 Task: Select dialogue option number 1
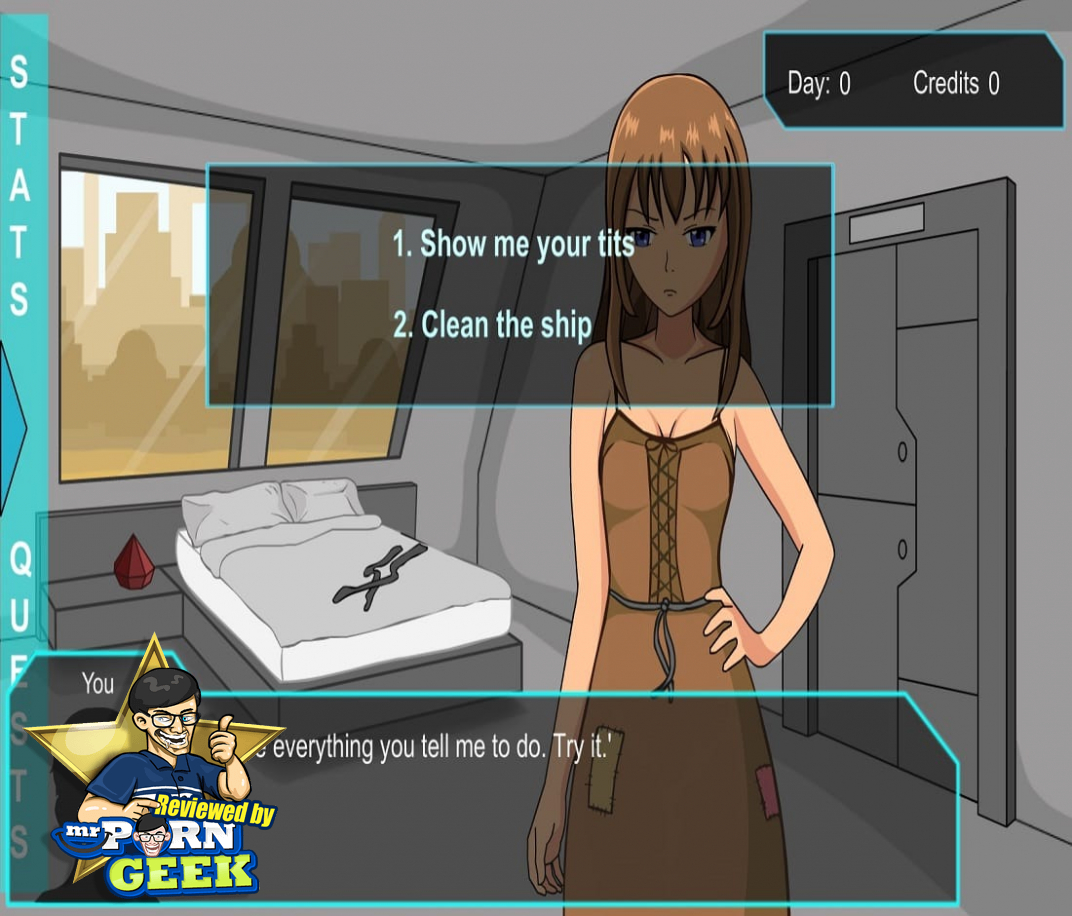pos(513,244)
